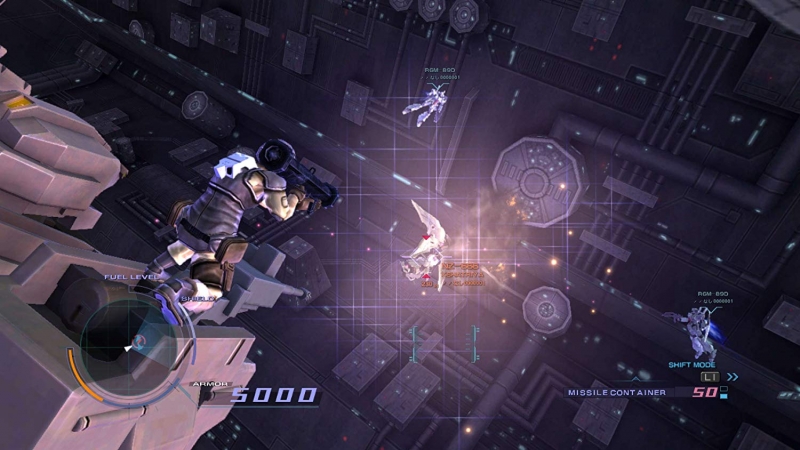Image resolution: width=800 pixels, height=450 pixels.
Task: Select the Missile Container weapon
Action: coord(617,392)
